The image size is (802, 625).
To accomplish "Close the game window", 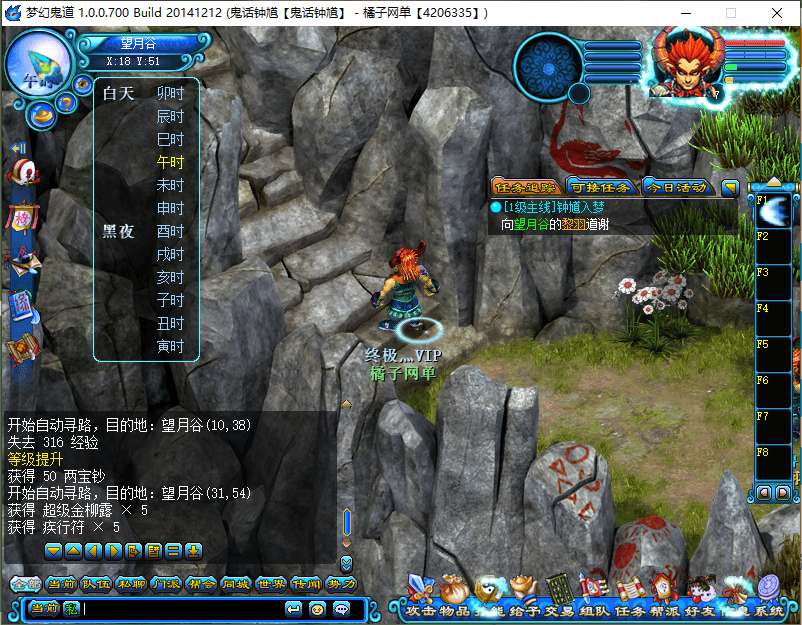I will click(776, 13).
